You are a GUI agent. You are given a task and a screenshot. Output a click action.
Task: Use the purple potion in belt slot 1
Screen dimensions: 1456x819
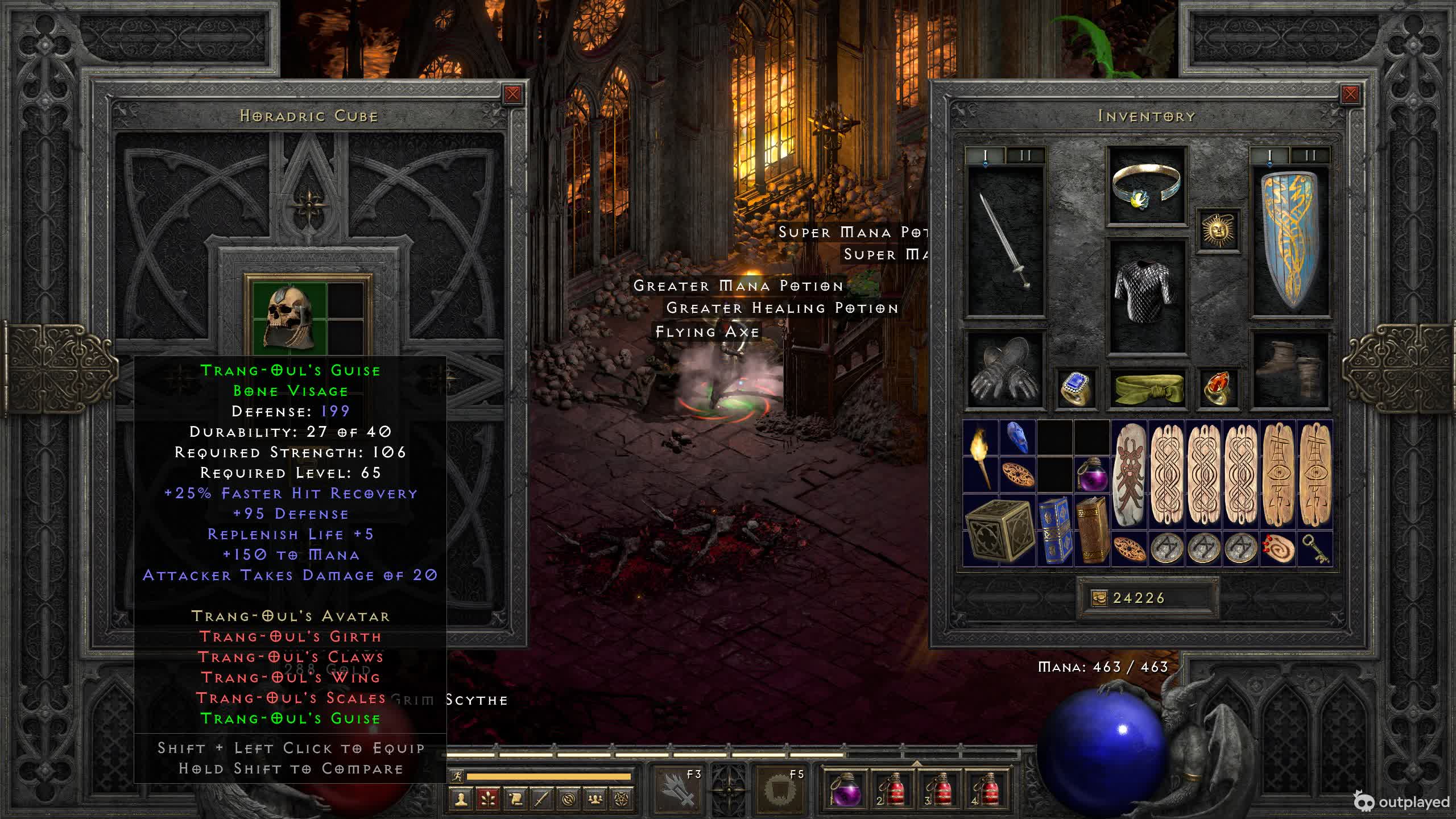point(845,788)
